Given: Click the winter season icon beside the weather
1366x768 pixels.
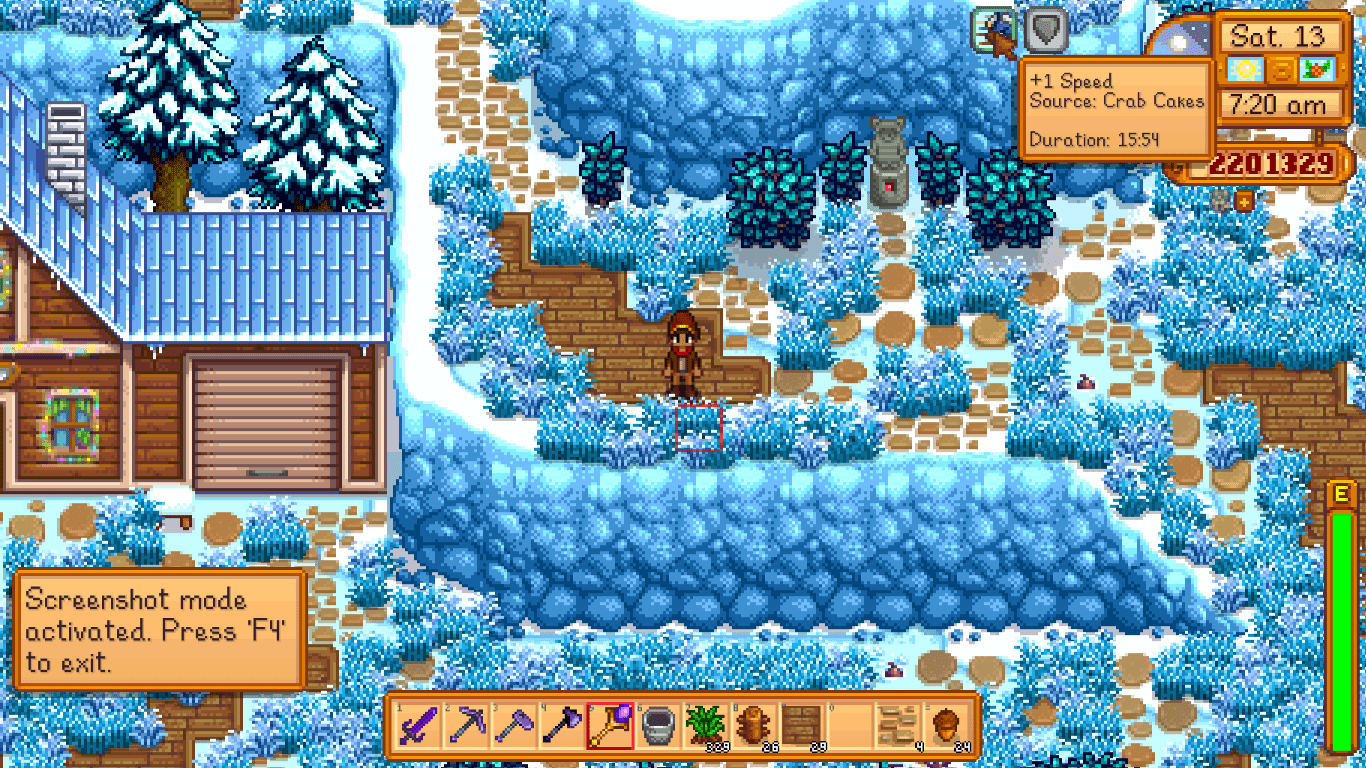Looking at the screenshot, I should (x=1316, y=69).
